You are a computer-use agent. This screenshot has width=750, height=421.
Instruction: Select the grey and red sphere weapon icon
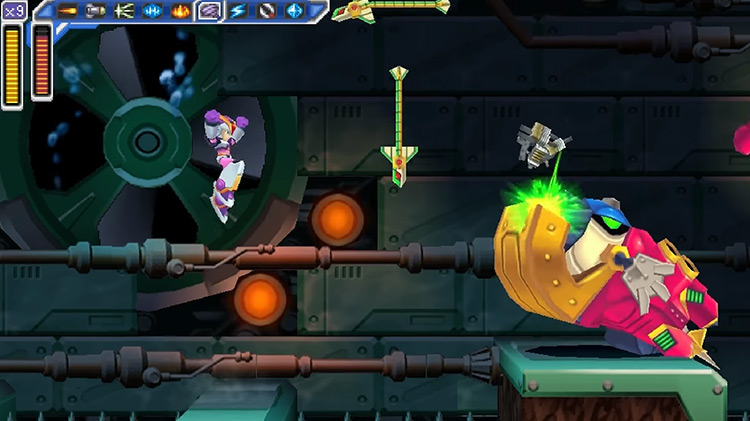click(266, 11)
